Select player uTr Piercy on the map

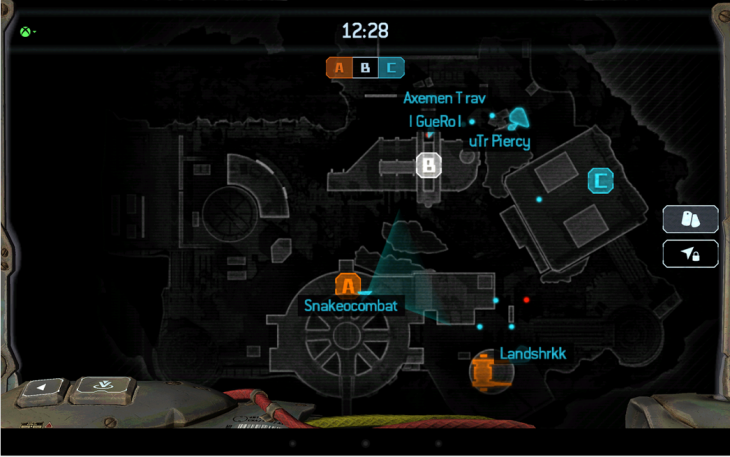coord(499,141)
